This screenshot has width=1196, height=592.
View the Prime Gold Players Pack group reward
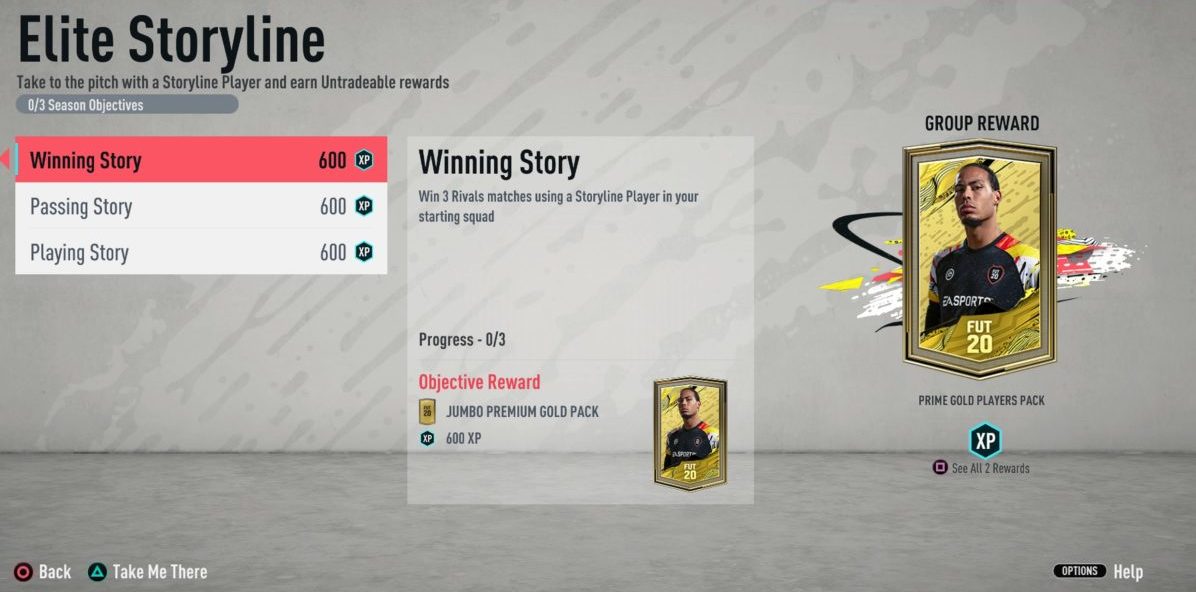point(980,260)
